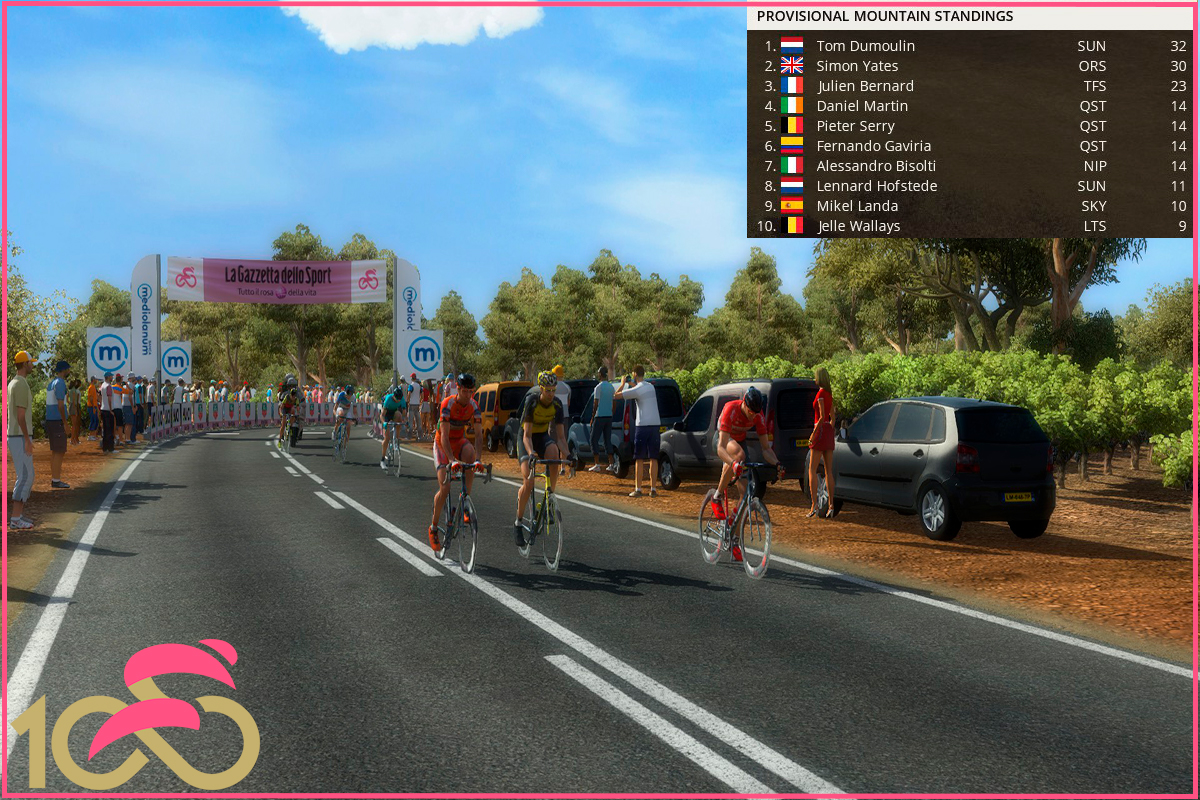Choose Simon Yates row in standings
This screenshot has height=800, width=1200.
click(857, 66)
